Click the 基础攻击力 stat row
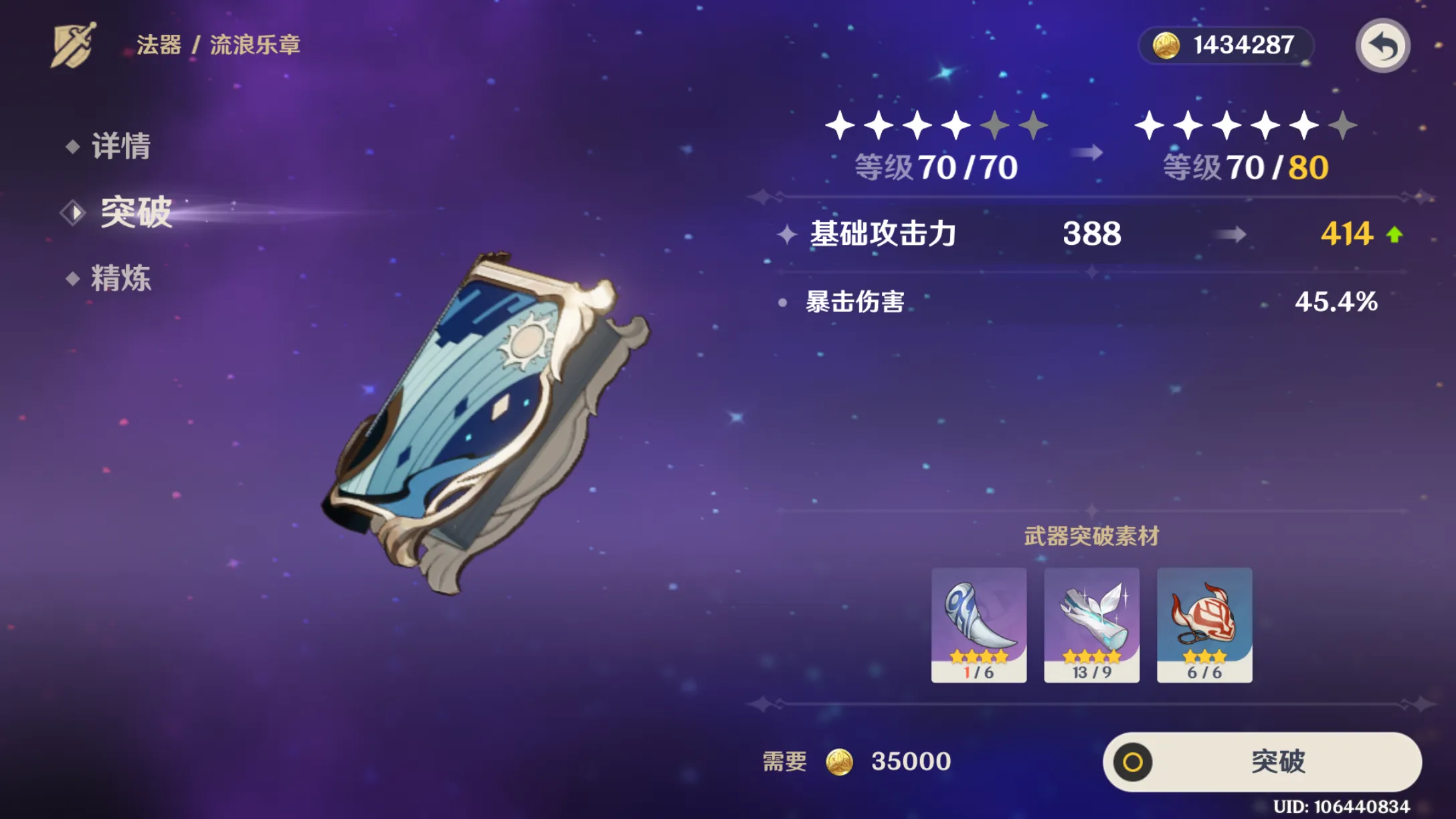The width and height of the screenshot is (1456, 819). coord(883,234)
